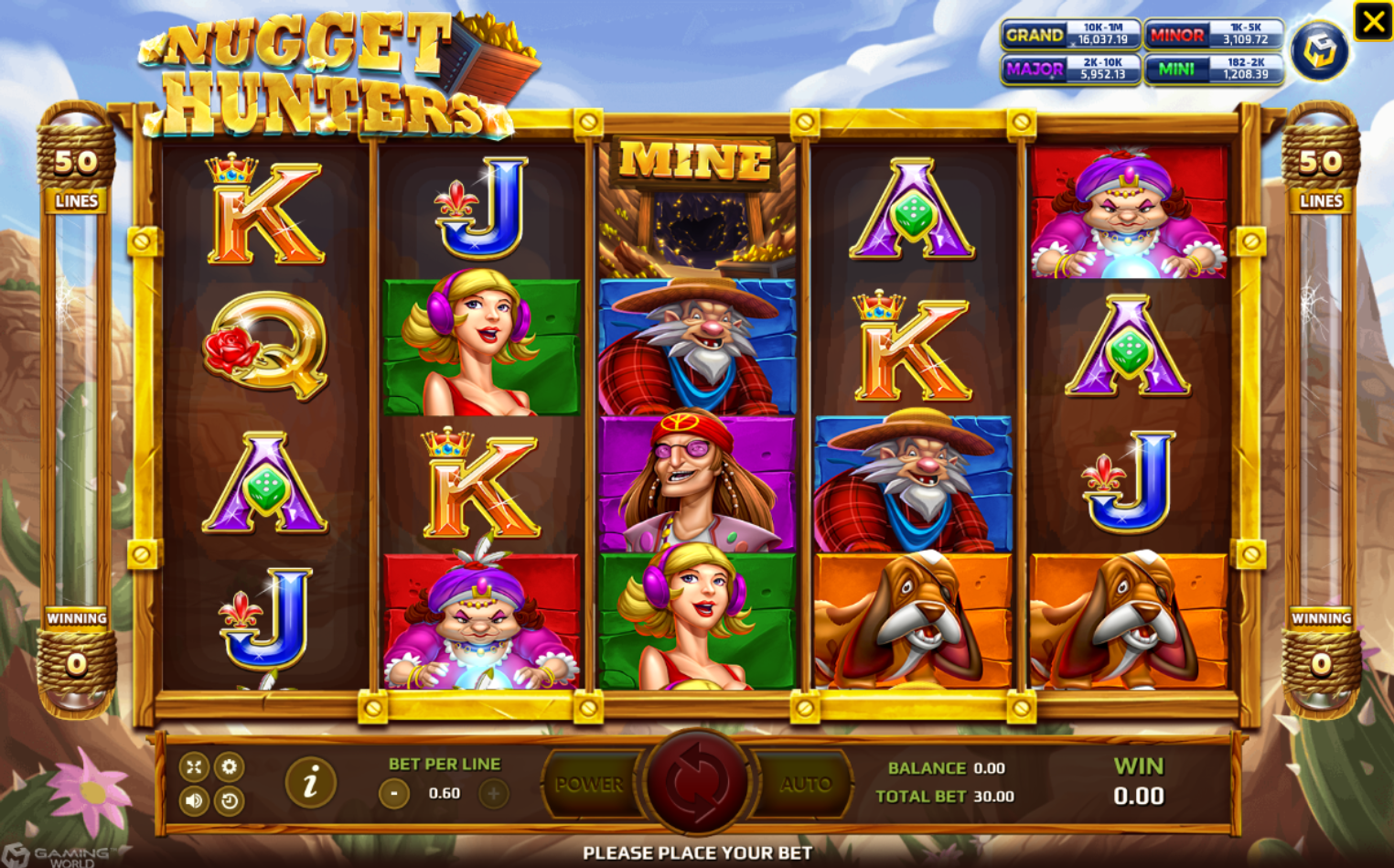
Task: Open the info paytable button
Action: tap(310, 782)
